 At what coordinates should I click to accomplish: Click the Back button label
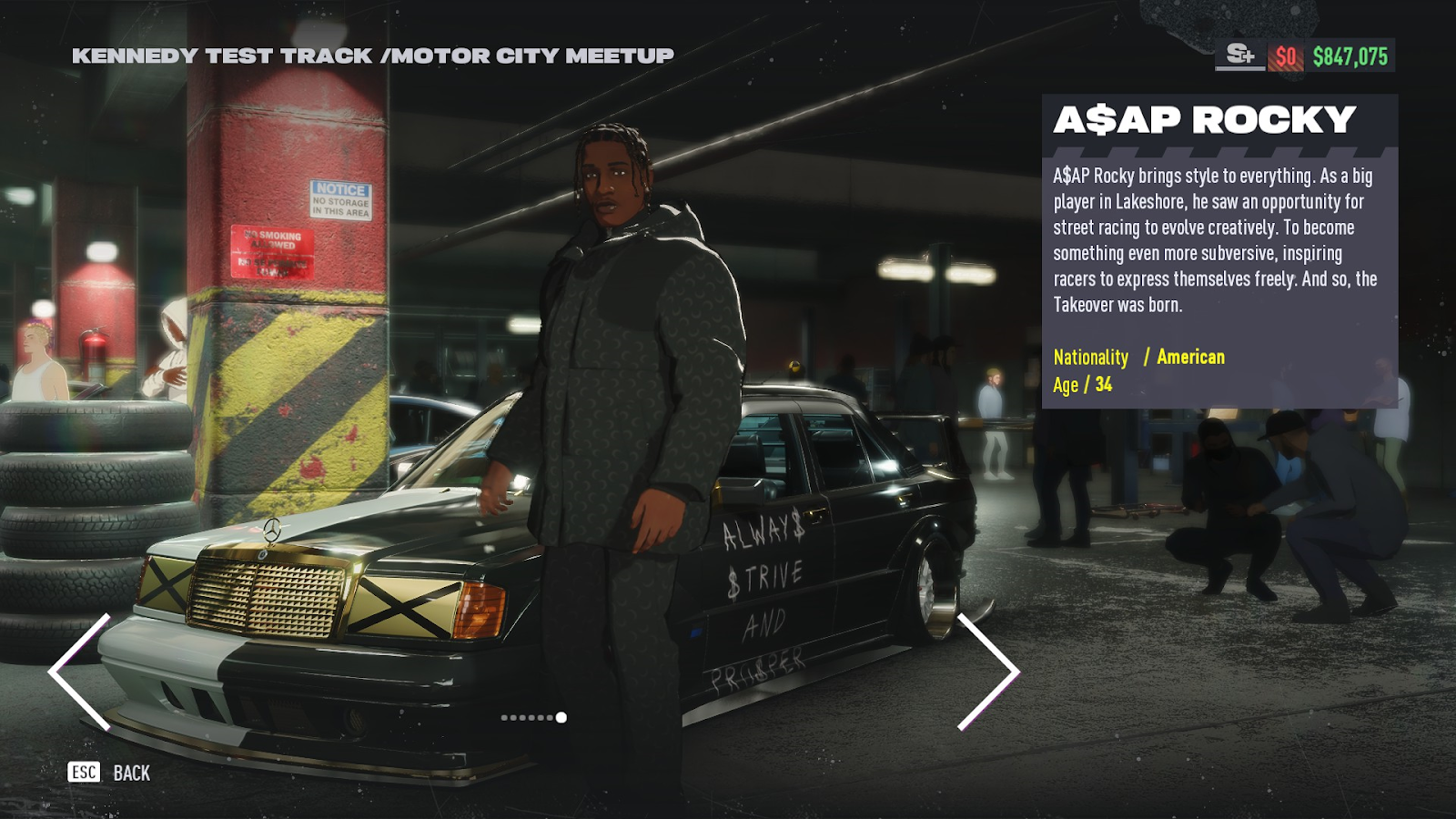coord(131,773)
